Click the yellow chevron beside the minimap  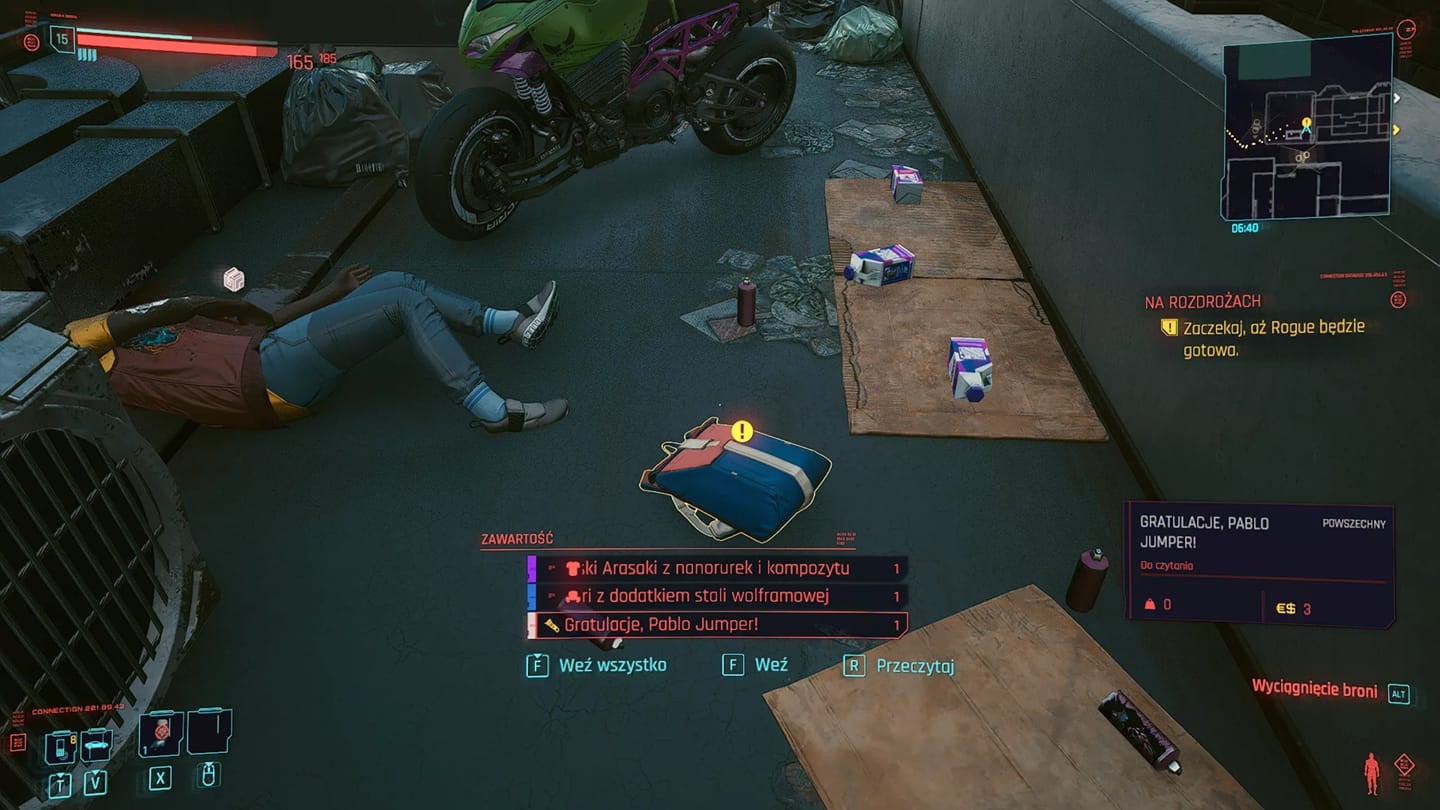1395,130
